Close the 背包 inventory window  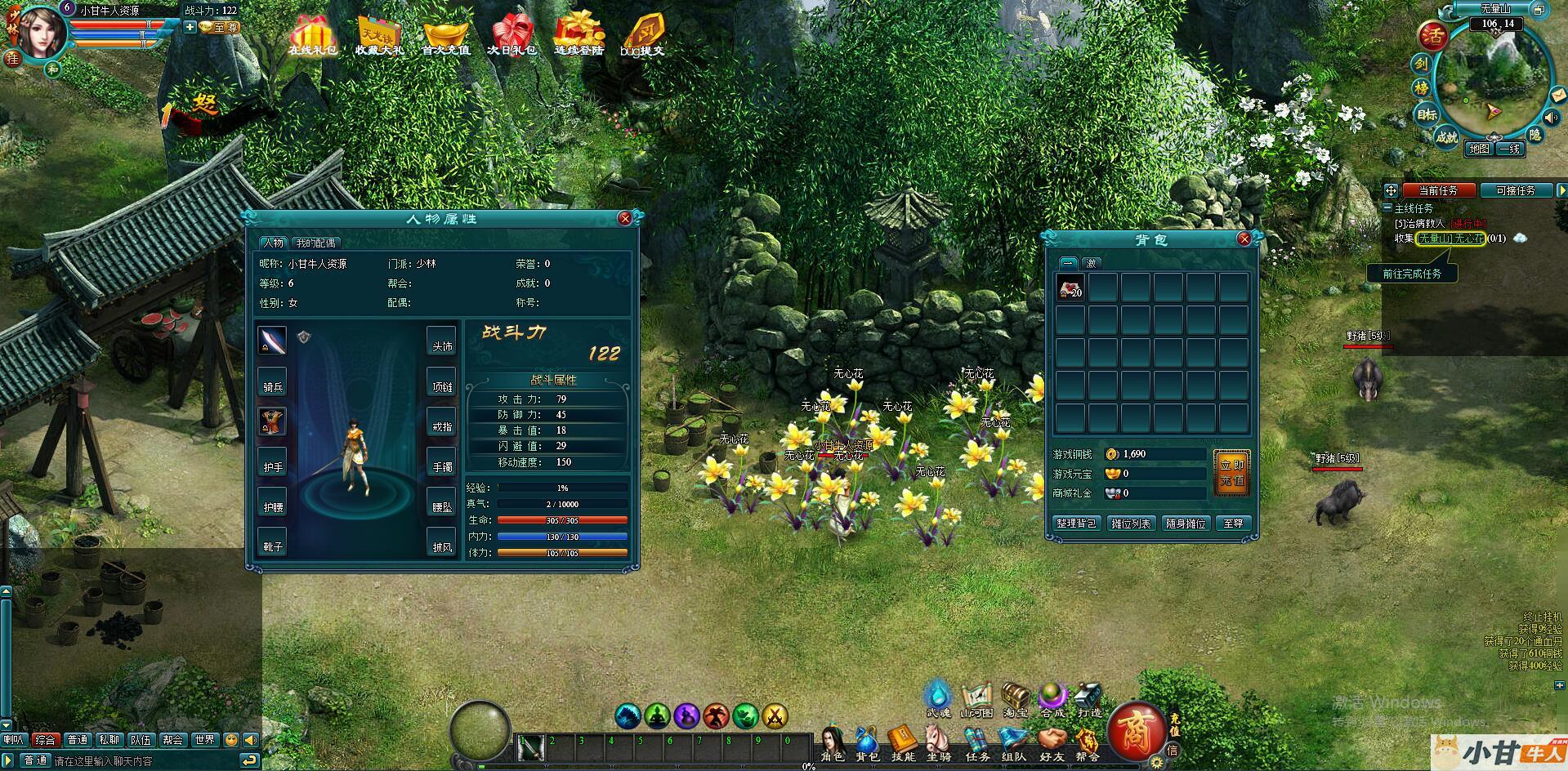click(1244, 238)
